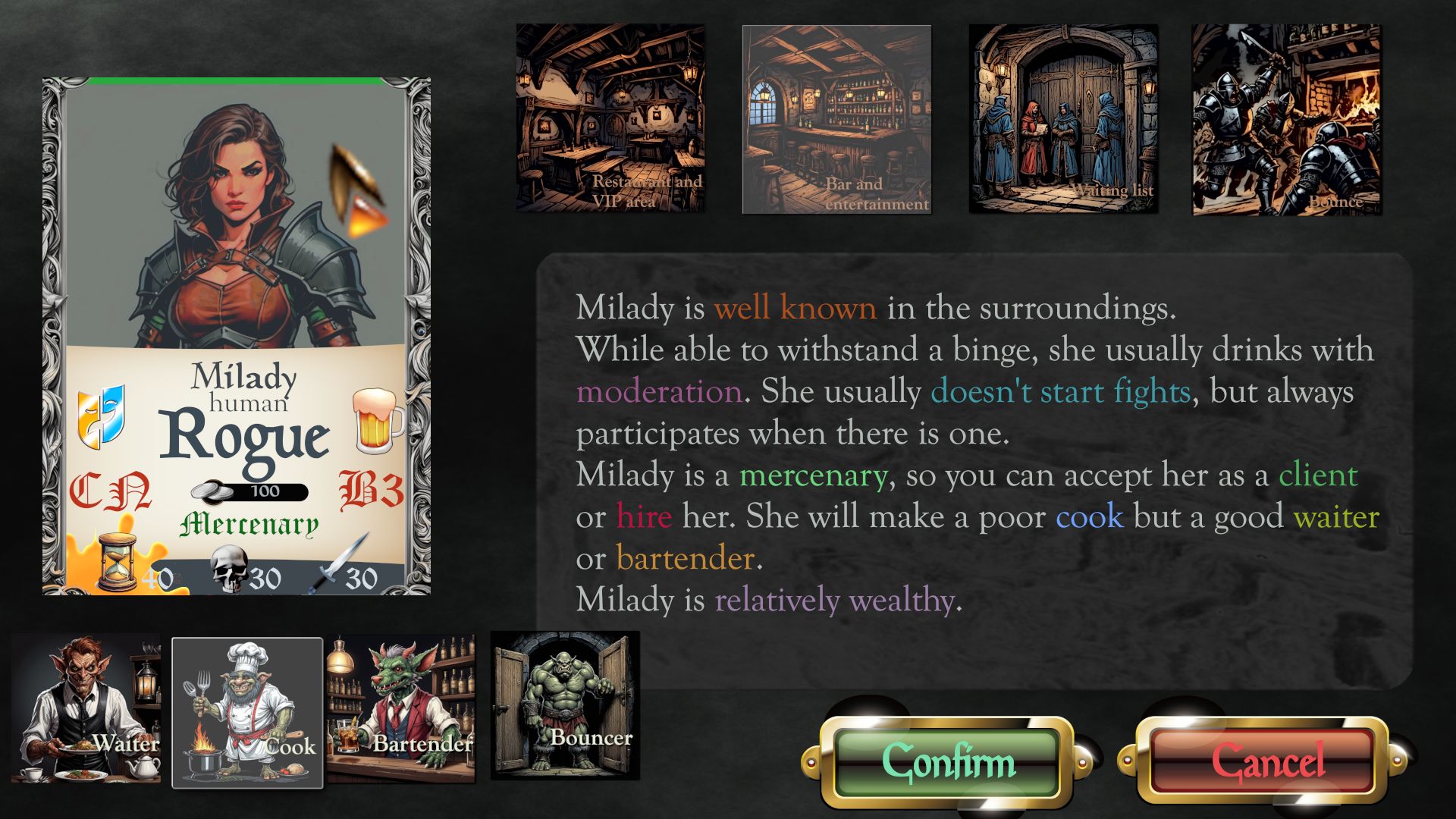Assign Milady to the Restaurant and VIP area
Image resolution: width=1456 pixels, height=819 pixels.
coord(610,118)
